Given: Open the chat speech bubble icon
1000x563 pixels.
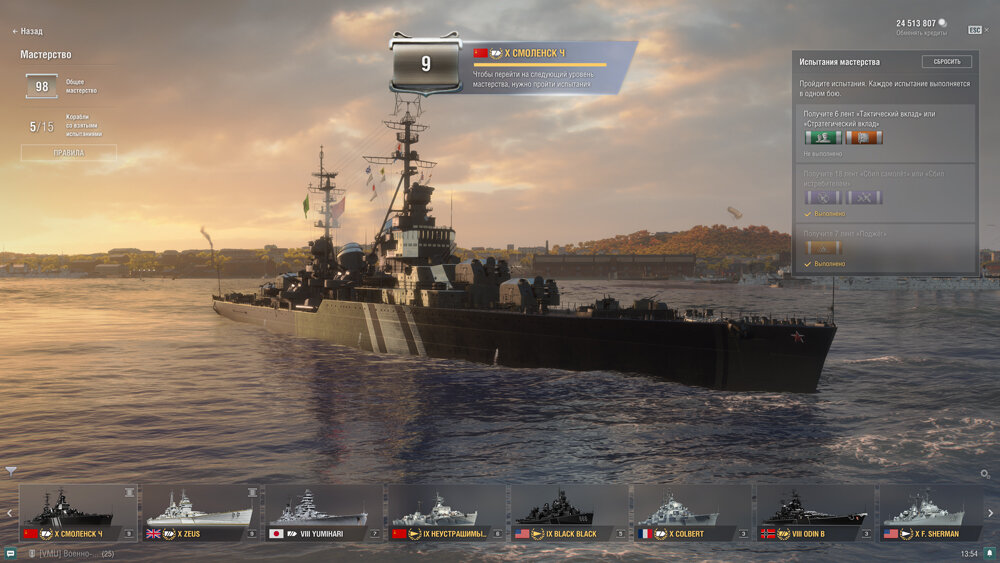Looking at the screenshot, I should pos(10,553).
